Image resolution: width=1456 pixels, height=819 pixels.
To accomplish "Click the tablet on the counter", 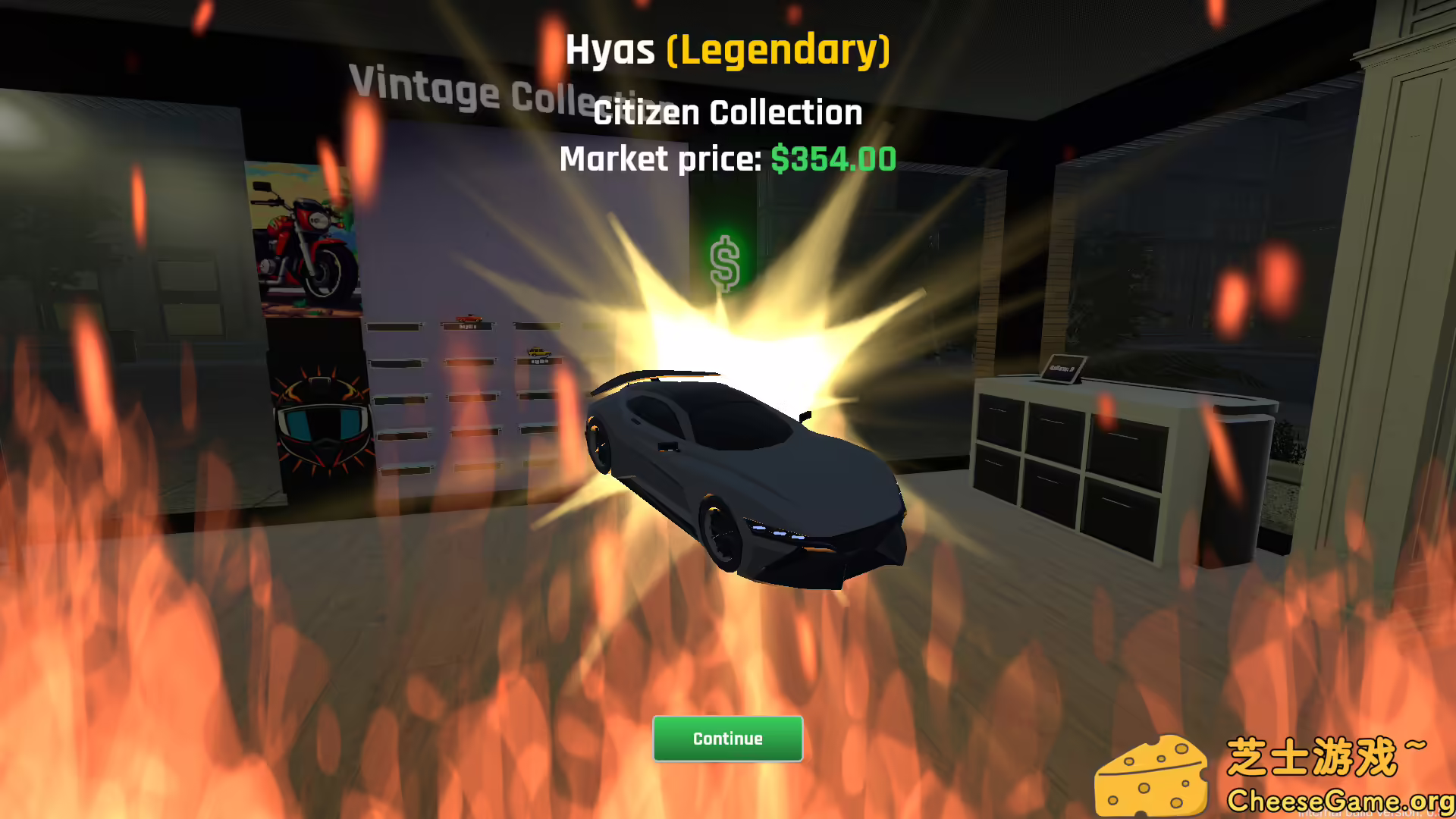I will pos(1062,368).
